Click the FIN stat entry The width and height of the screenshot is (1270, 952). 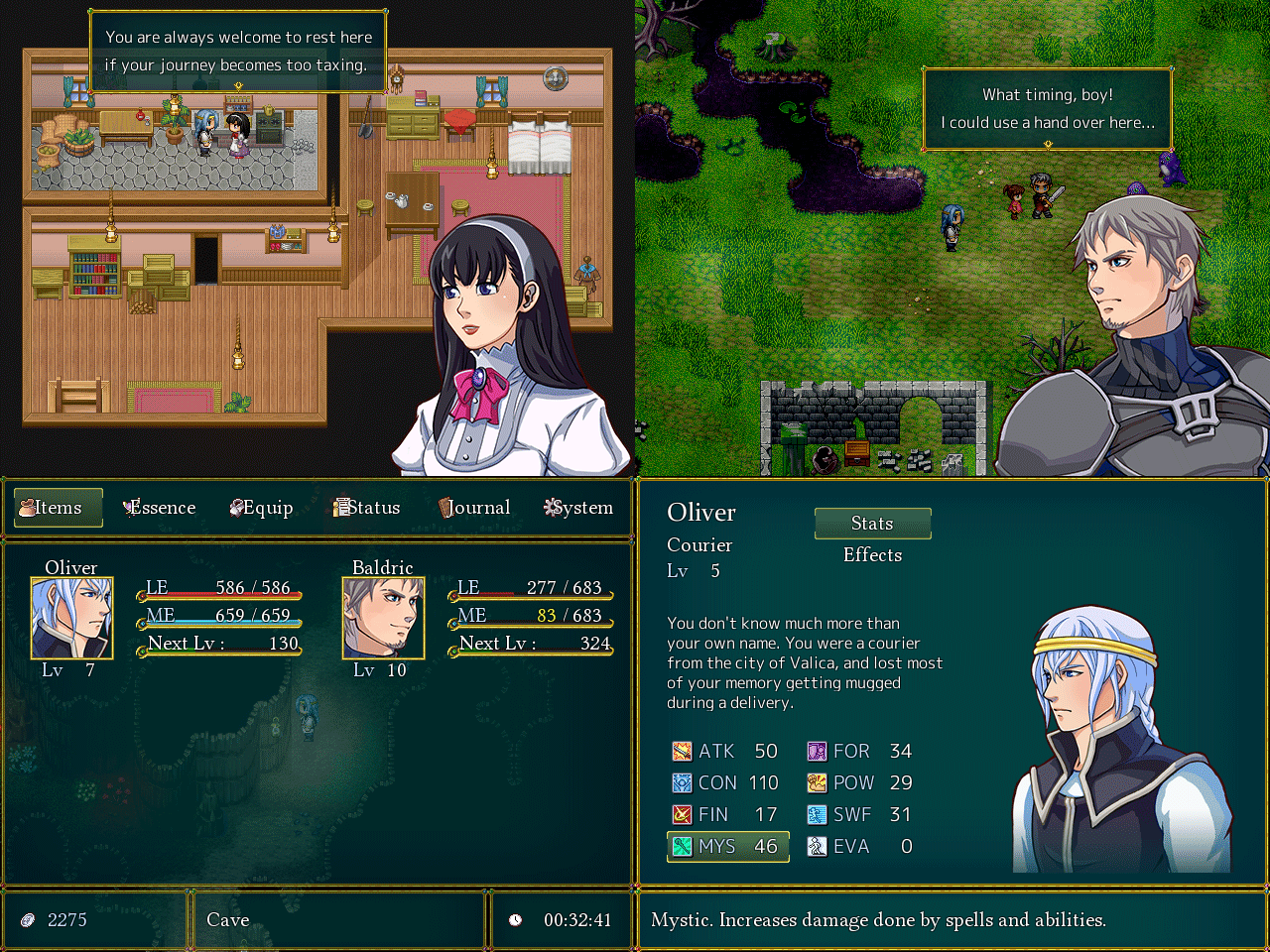click(x=725, y=815)
